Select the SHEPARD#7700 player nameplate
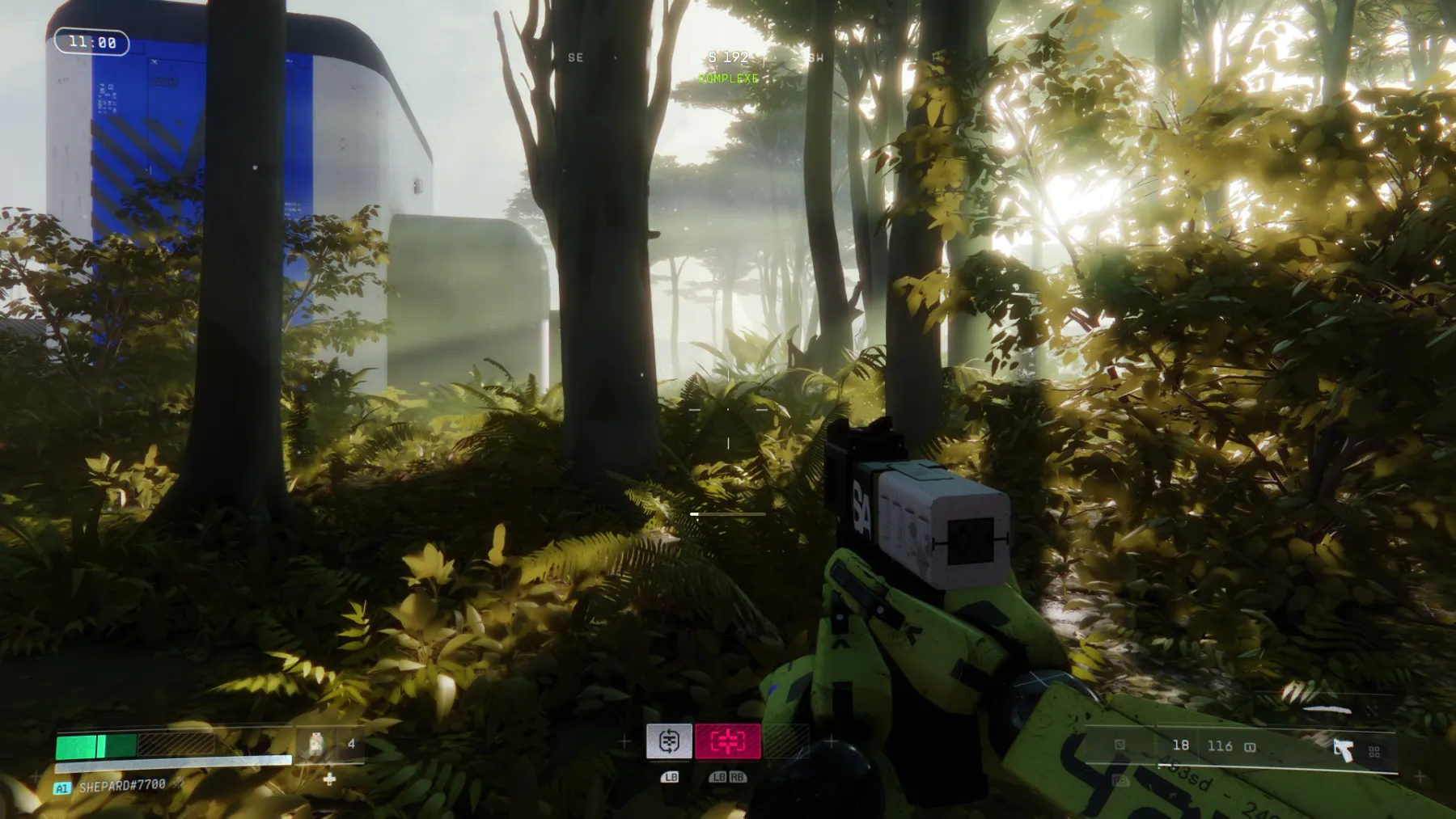 click(x=122, y=785)
